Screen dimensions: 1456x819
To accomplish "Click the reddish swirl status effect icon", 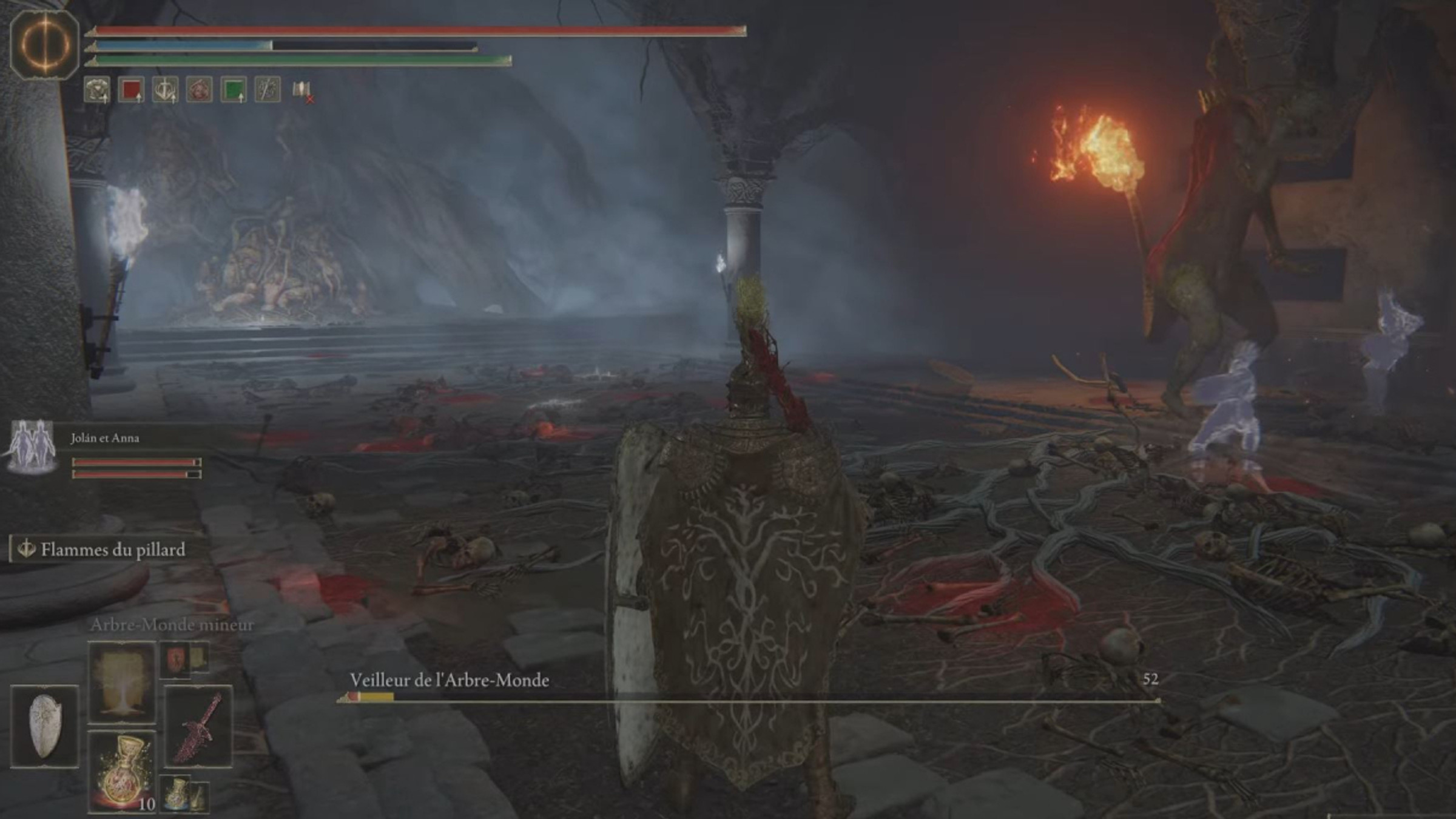I will tap(199, 90).
